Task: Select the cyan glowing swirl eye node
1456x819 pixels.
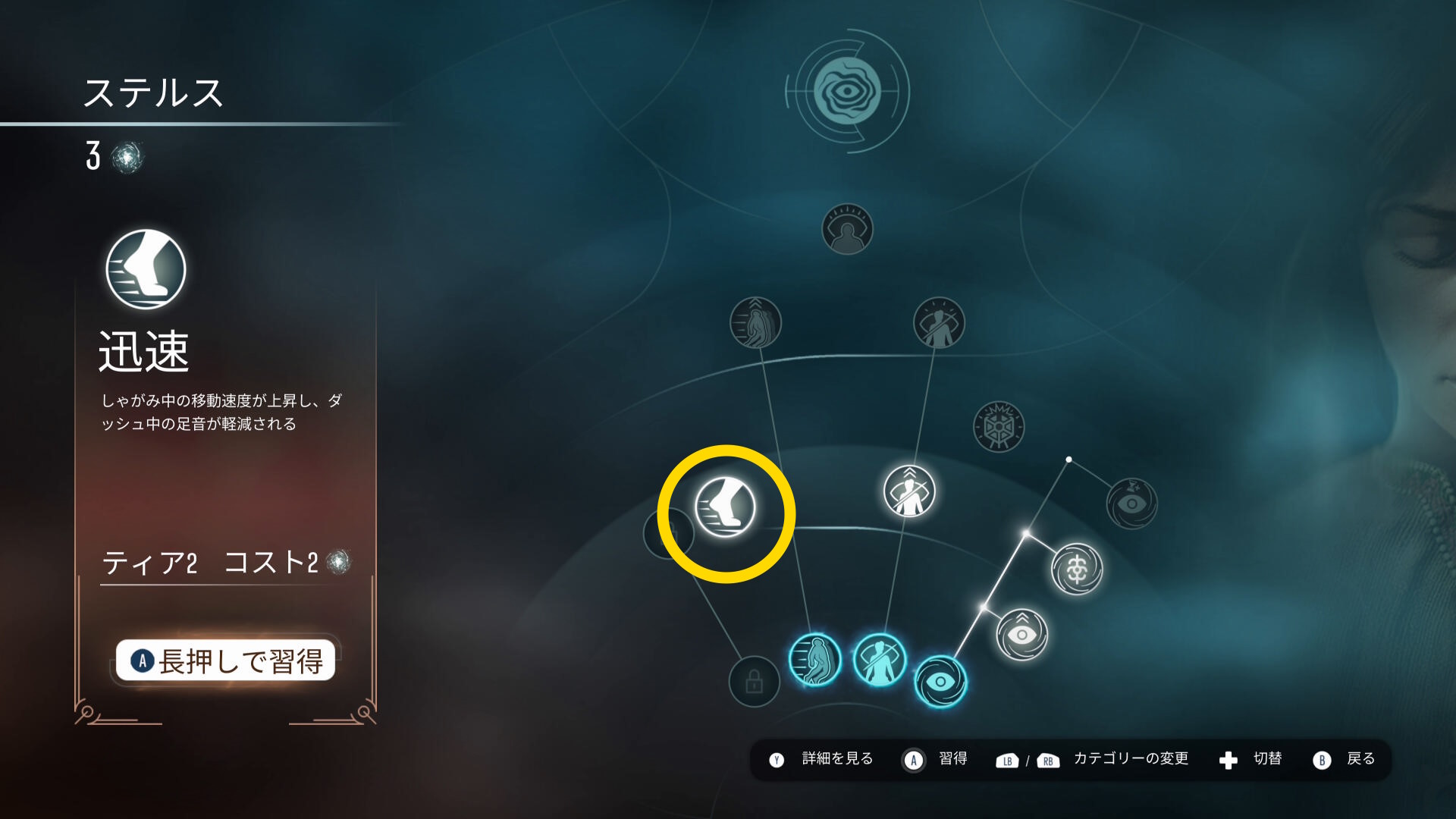Action: [940, 681]
